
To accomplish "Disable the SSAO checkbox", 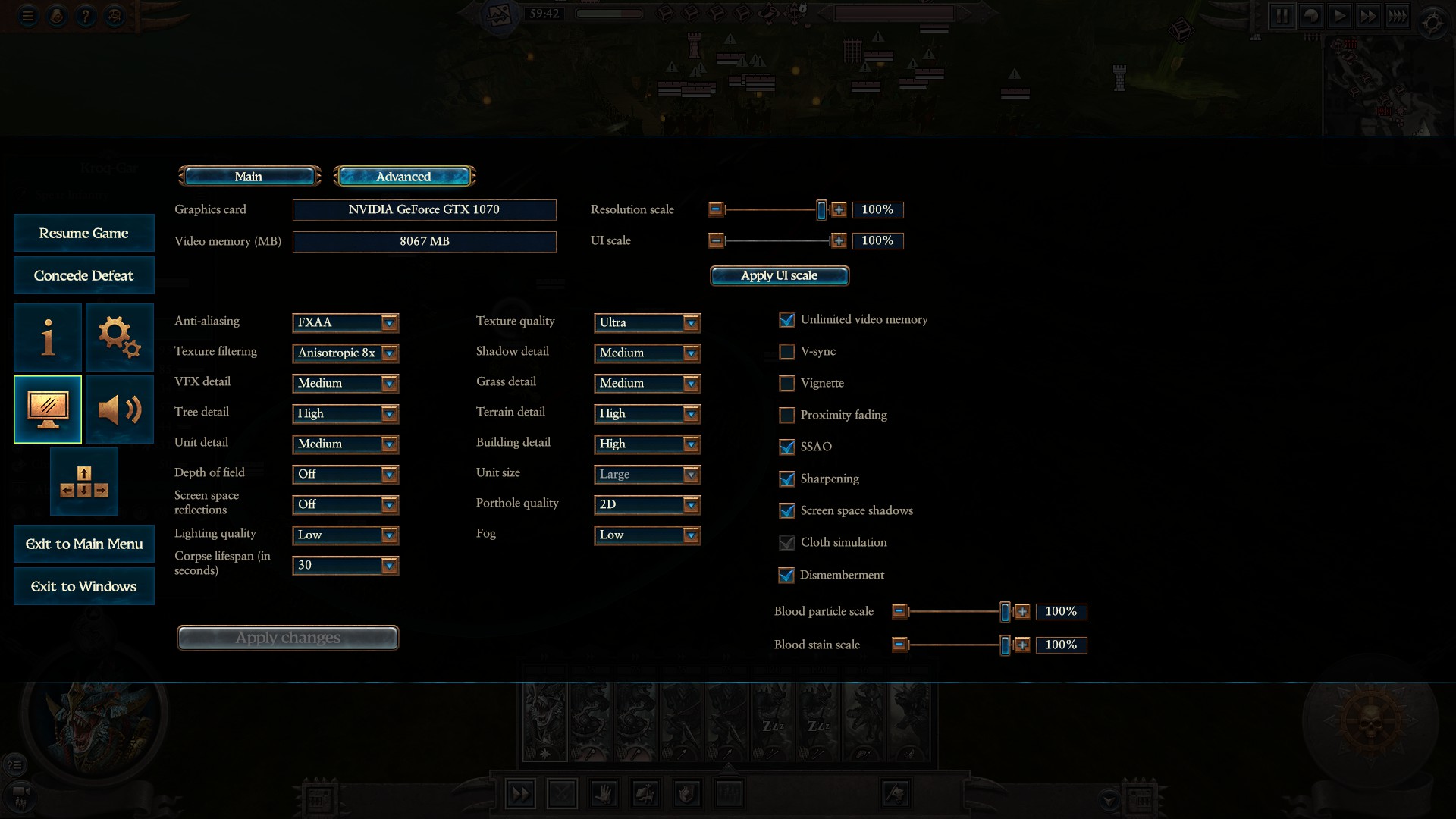I will pyautogui.click(x=787, y=447).
